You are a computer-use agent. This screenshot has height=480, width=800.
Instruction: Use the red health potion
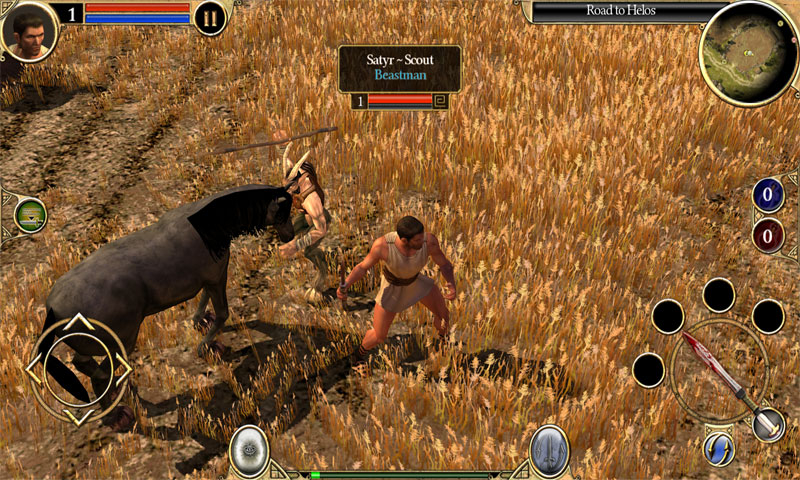coord(768,237)
